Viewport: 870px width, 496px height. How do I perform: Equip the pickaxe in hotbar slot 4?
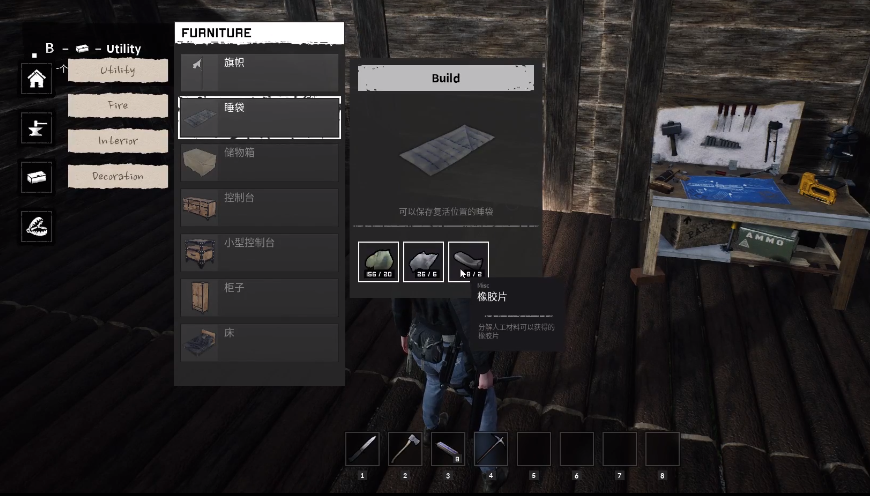click(x=491, y=449)
